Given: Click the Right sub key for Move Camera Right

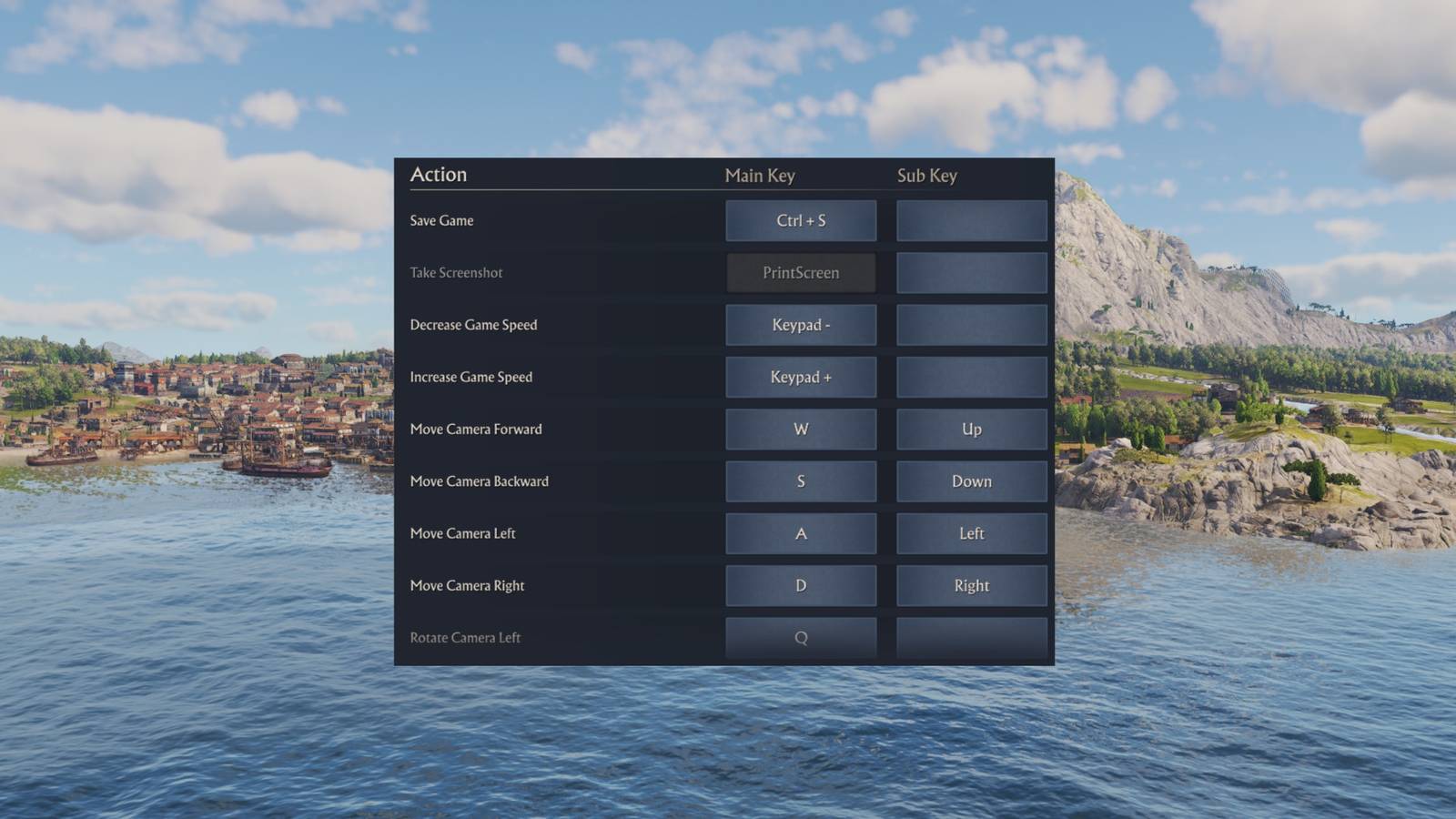Looking at the screenshot, I should [971, 585].
